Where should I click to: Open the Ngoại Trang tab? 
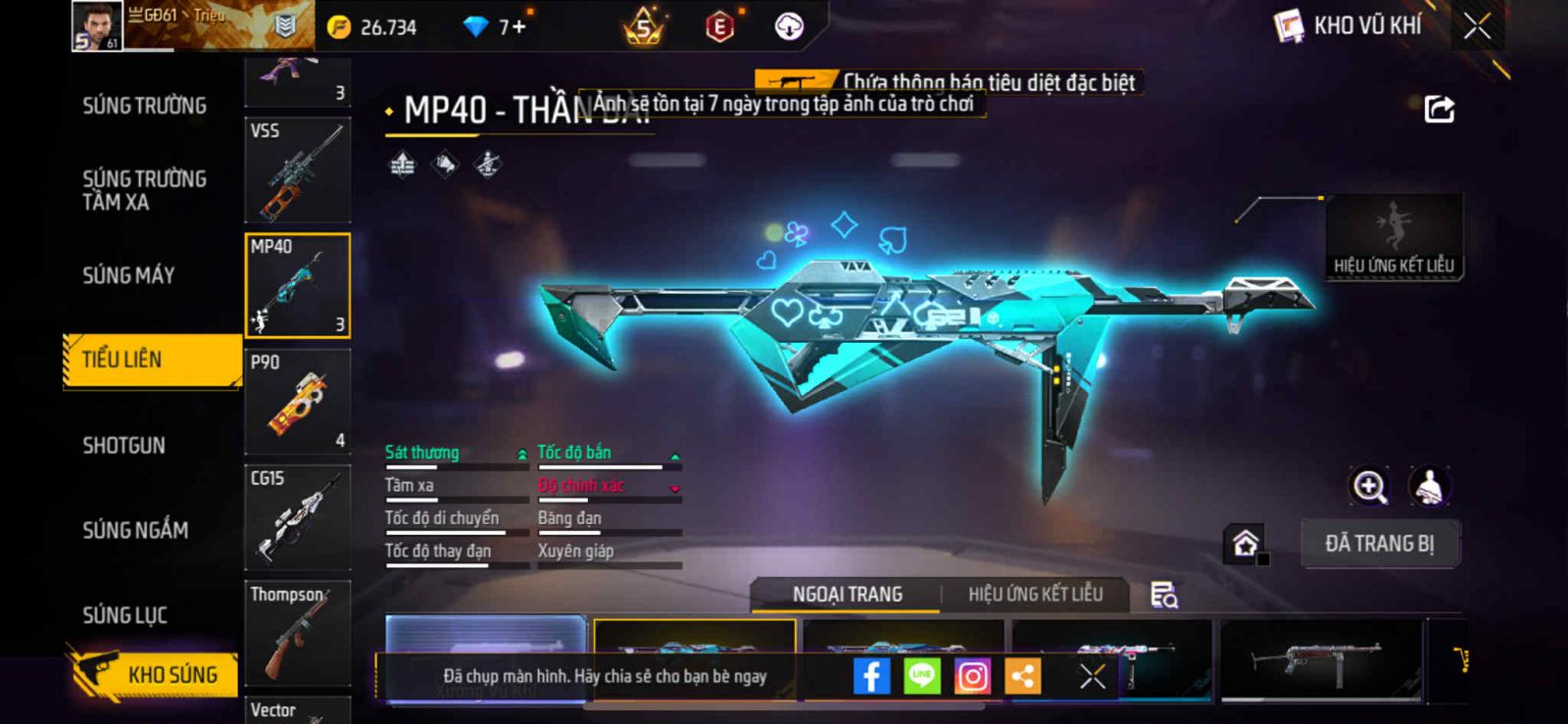848,594
